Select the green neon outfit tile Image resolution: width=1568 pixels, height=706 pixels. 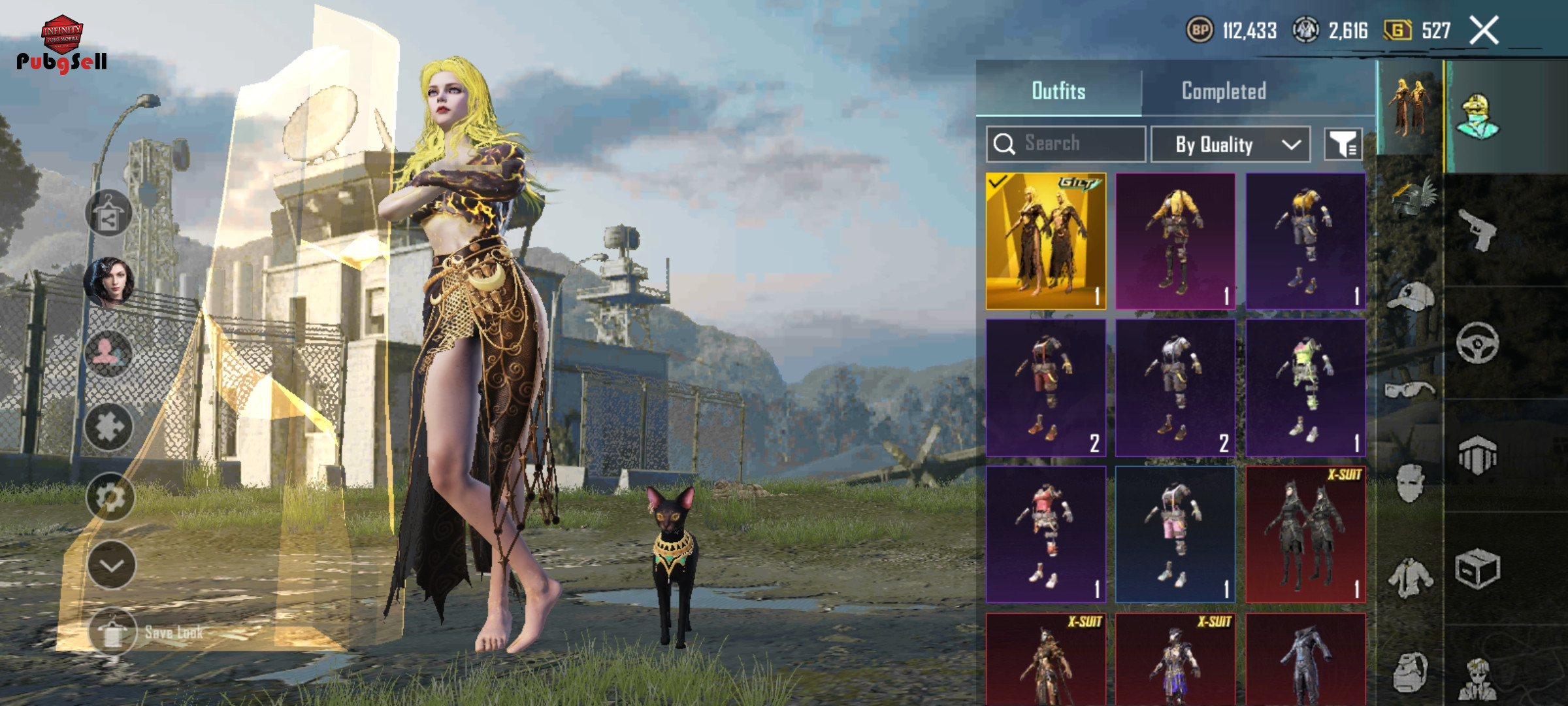pyautogui.click(x=1305, y=388)
